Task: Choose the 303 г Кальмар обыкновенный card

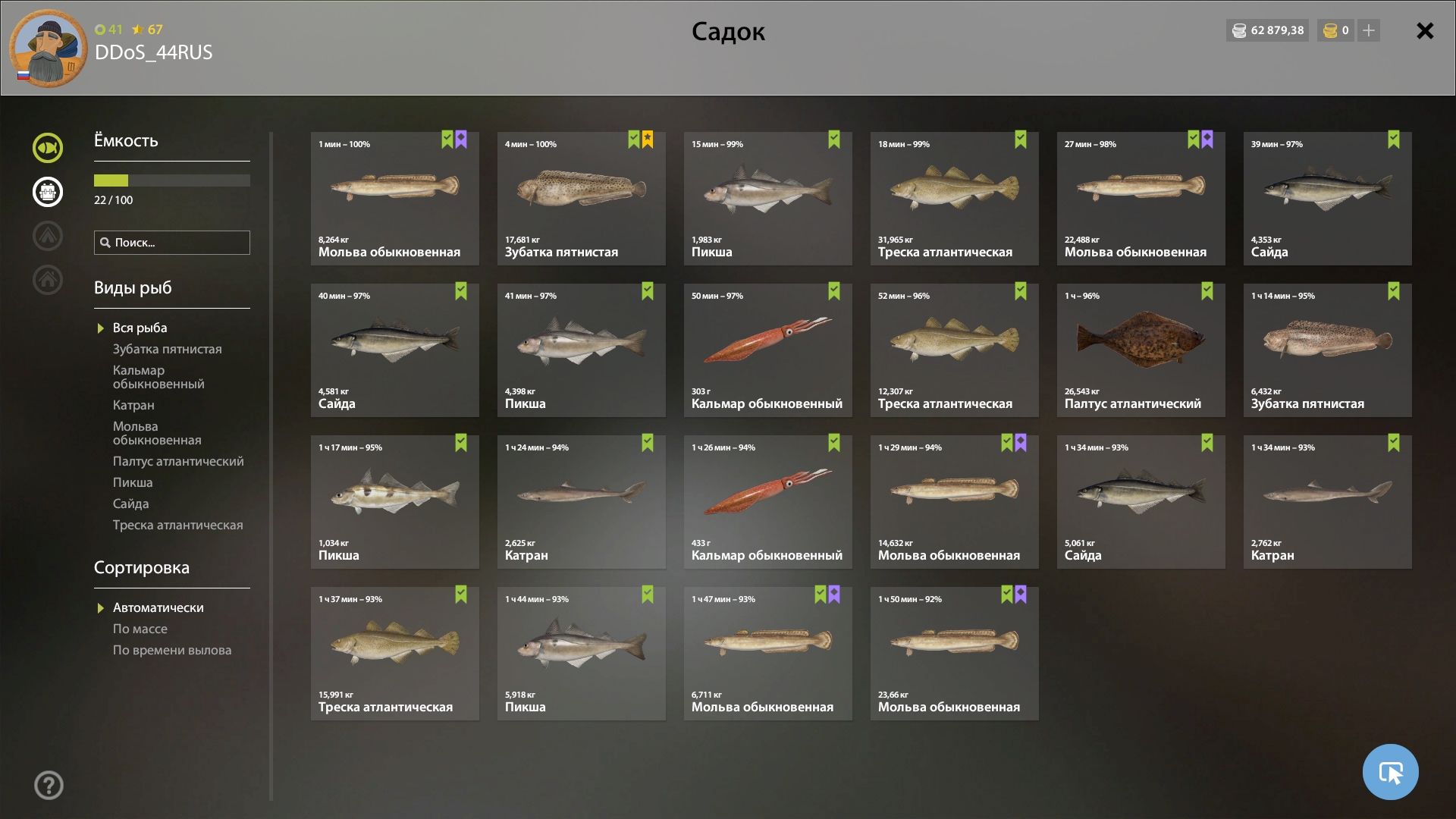Action: [x=767, y=350]
